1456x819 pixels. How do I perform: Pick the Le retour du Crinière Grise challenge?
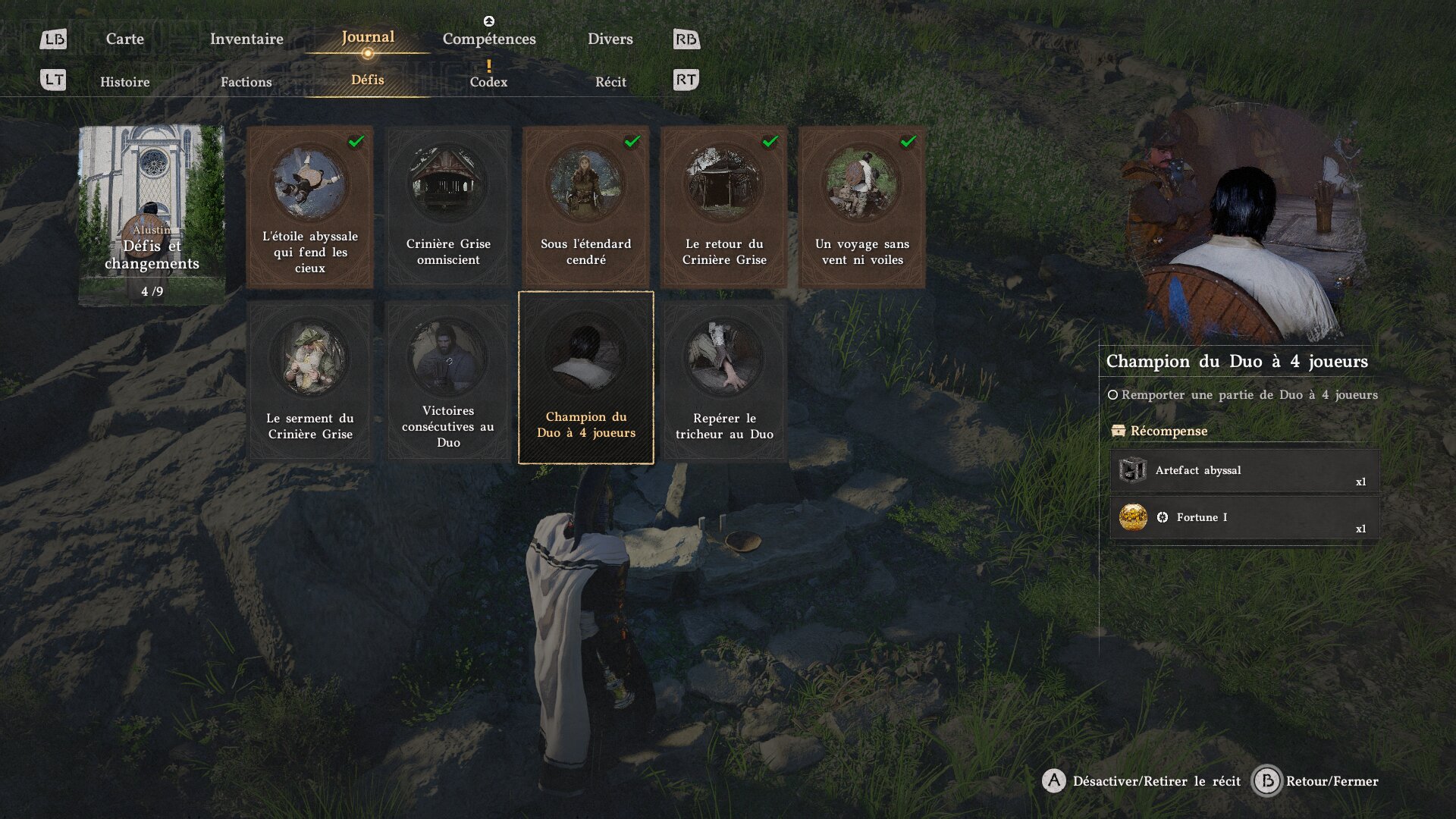tap(723, 207)
